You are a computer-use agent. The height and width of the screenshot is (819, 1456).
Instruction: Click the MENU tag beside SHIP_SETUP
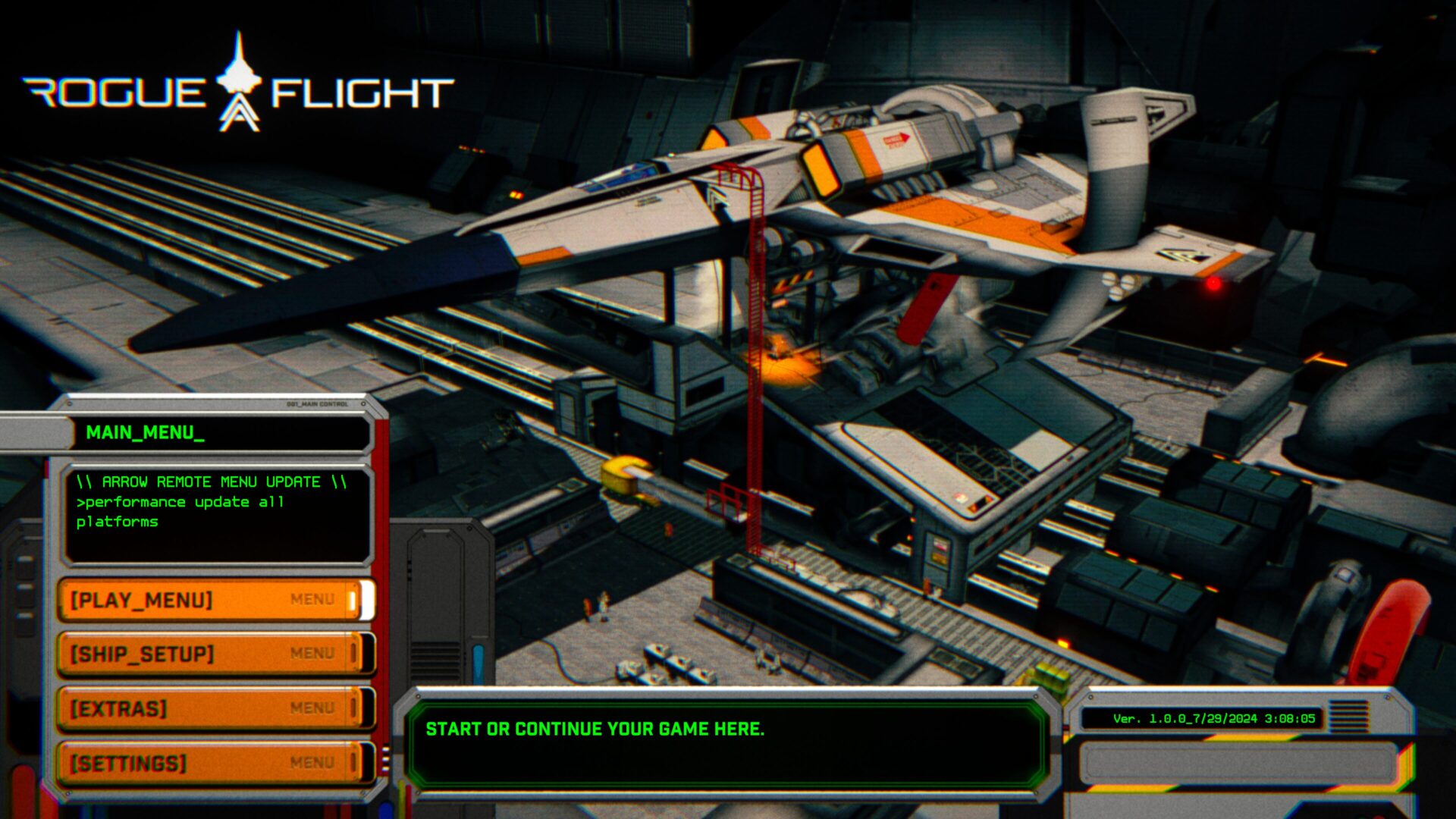tap(313, 654)
